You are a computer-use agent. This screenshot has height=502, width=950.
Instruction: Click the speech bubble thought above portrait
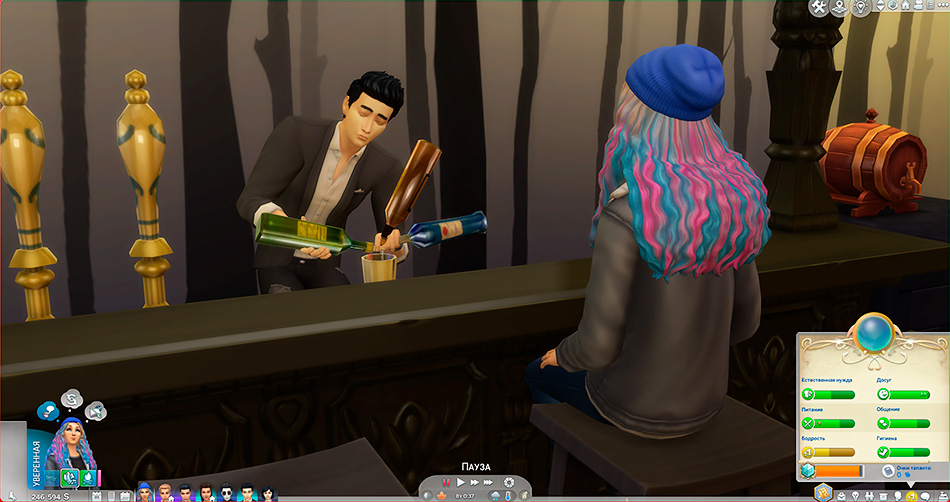point(72,400)
